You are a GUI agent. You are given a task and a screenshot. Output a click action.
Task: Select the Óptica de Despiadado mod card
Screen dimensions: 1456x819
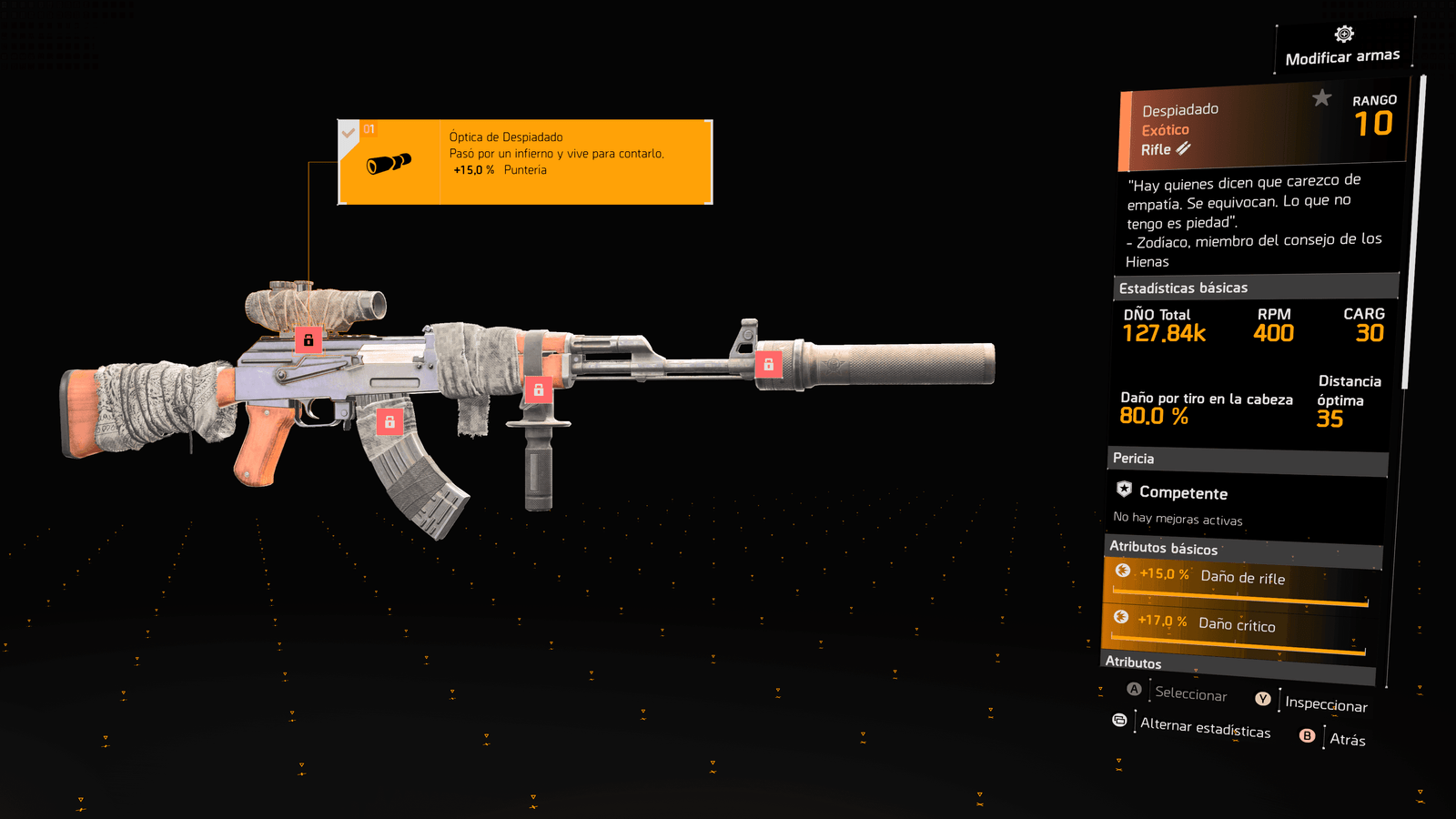point(525,162)
